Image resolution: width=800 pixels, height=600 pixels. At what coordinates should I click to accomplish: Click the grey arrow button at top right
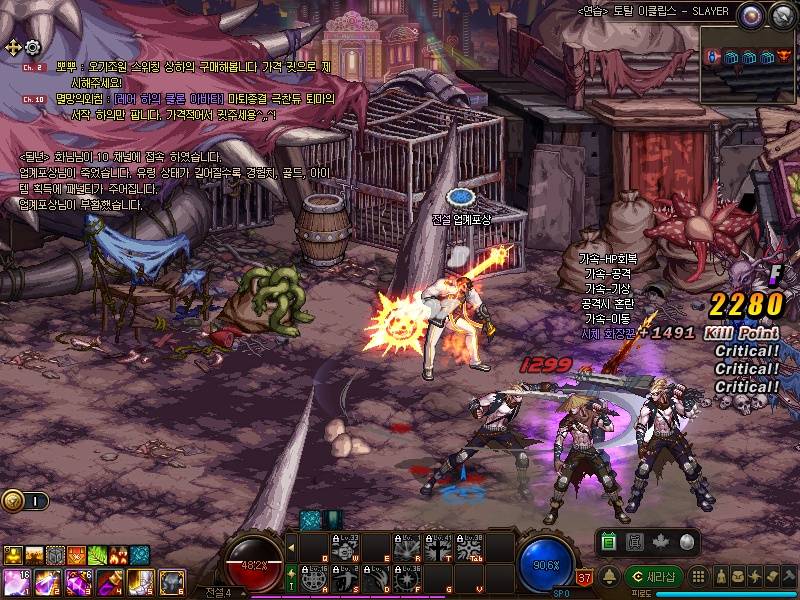tap(781, 14)
